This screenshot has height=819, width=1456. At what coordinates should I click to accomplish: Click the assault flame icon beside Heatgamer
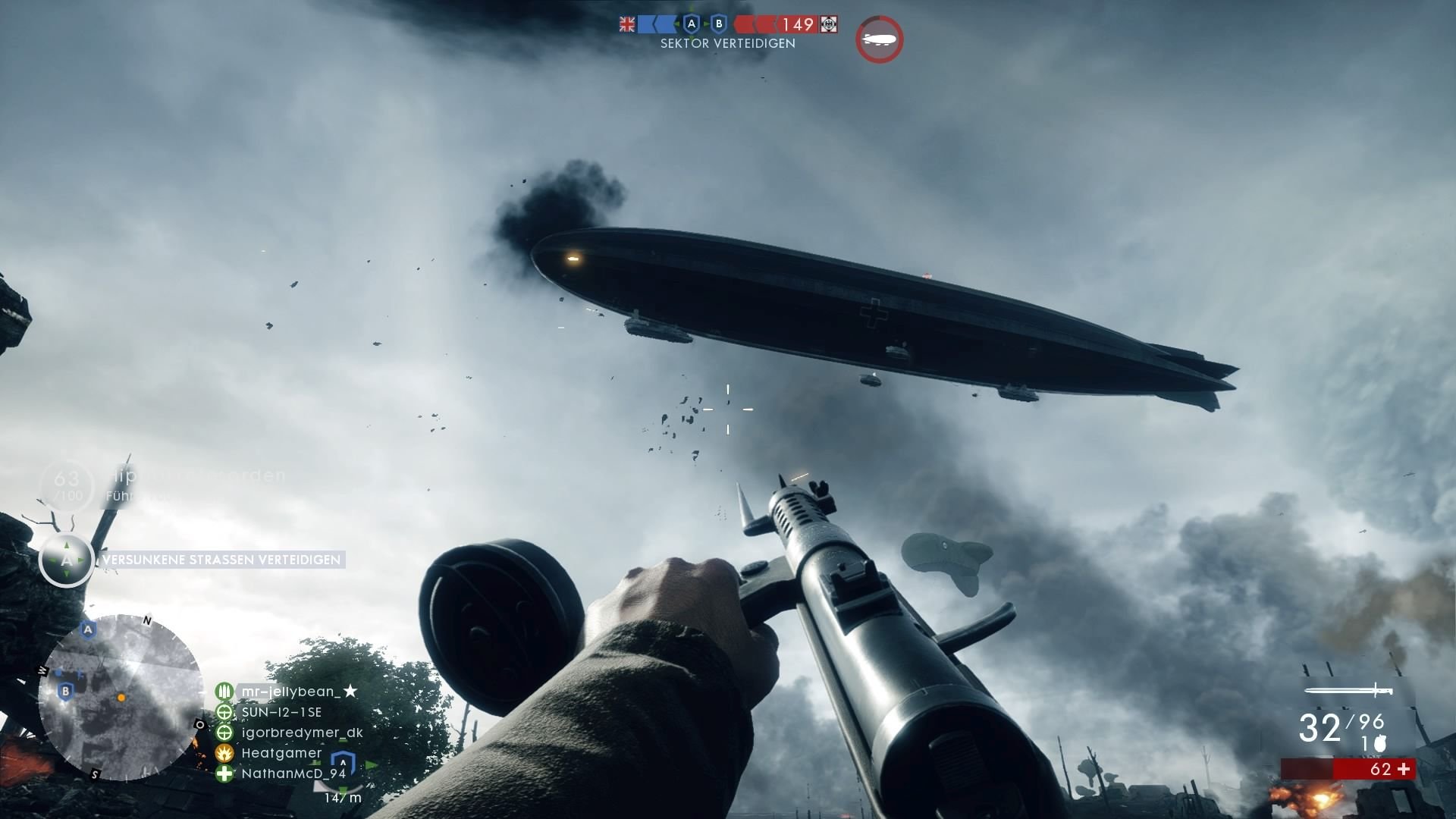(x=224, y=754)
